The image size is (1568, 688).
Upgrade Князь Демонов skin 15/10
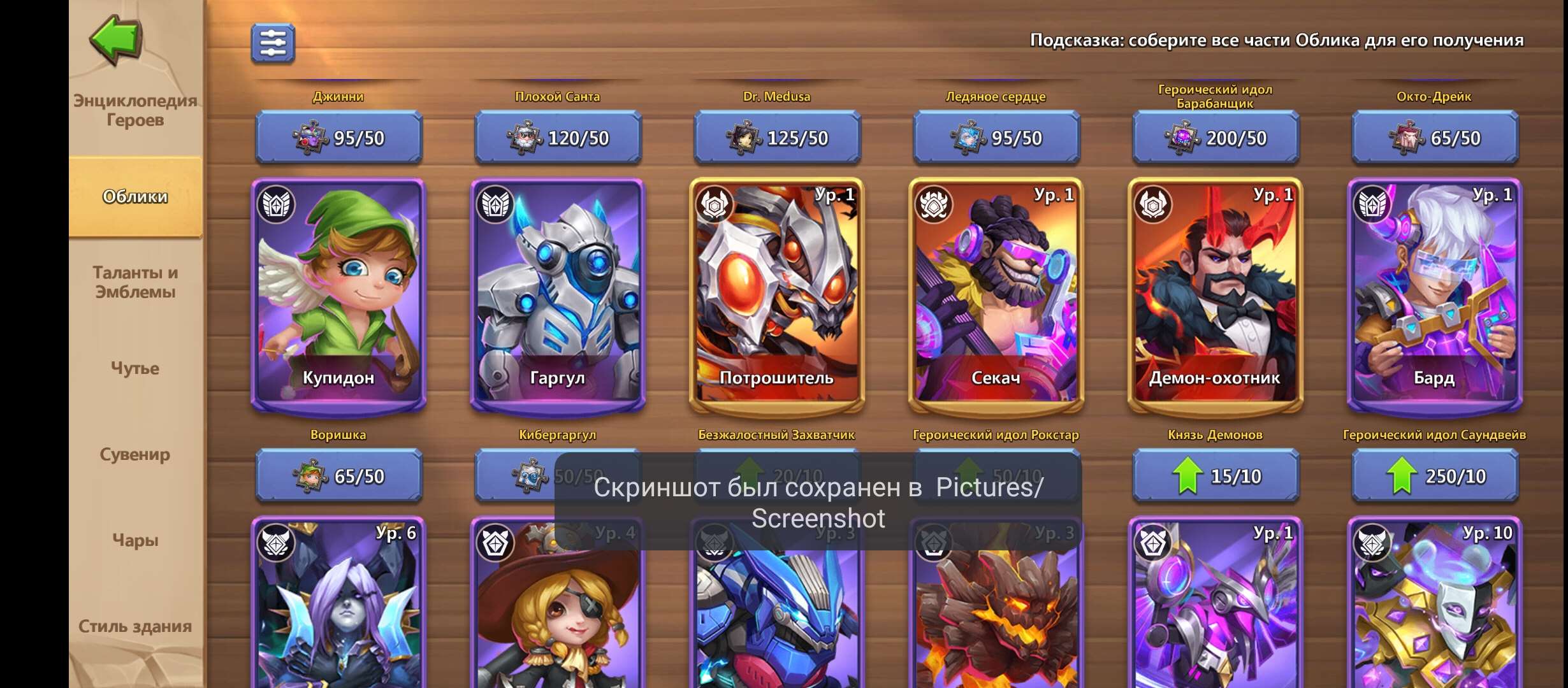click(1215, 476)
